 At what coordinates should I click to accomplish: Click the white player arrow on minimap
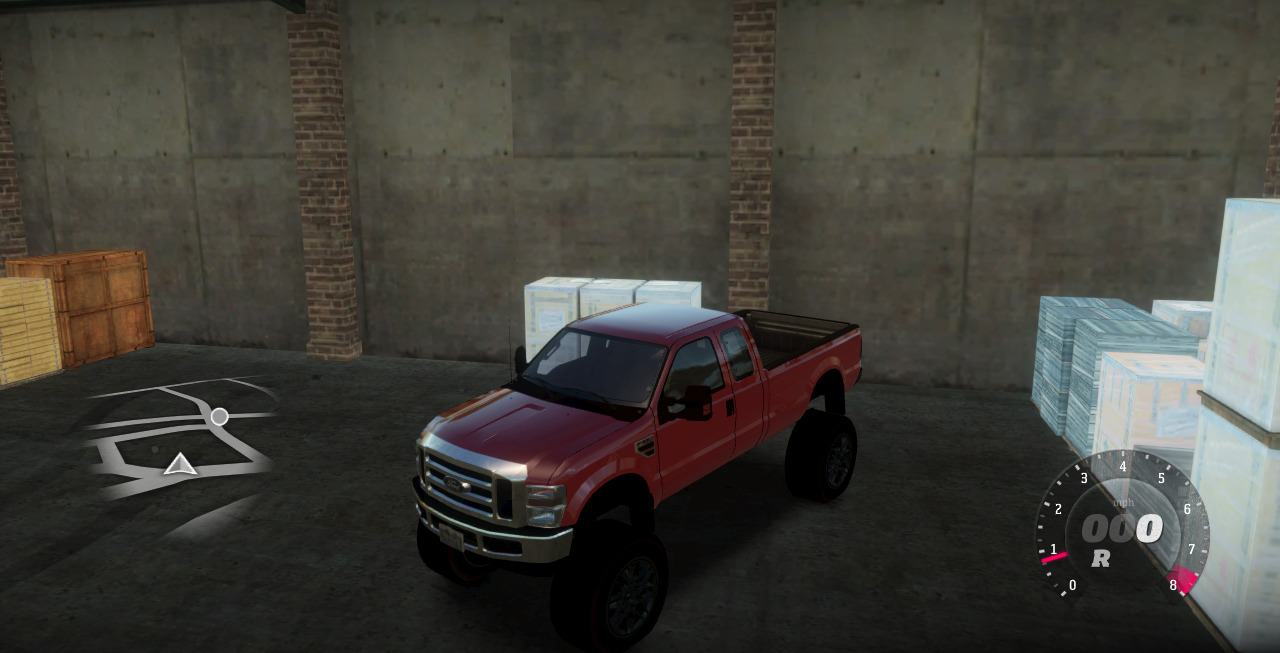tap(180, 464)
